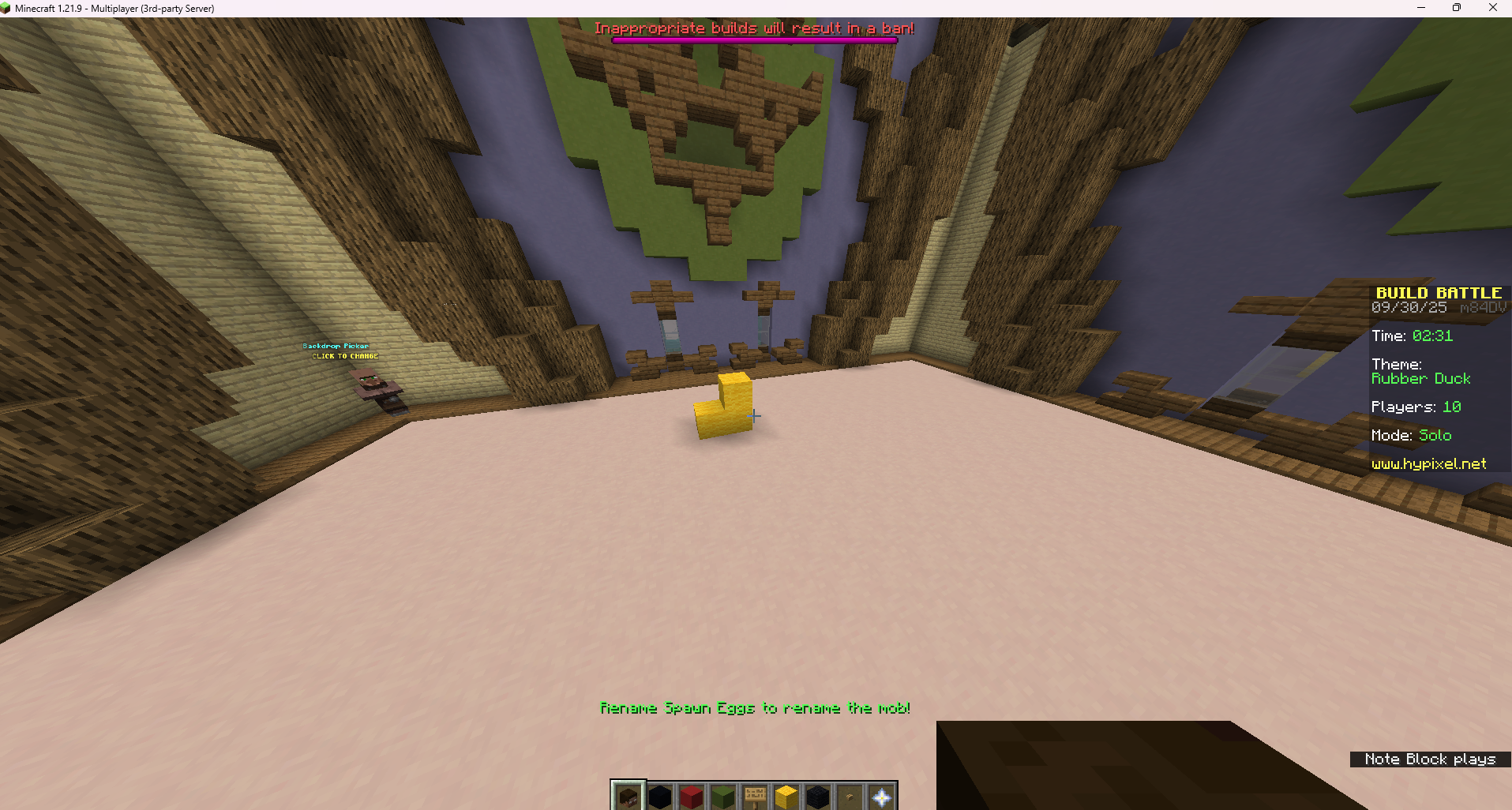
Task: Pick the yellow wool block slot
Action: (x=786, y=796)
